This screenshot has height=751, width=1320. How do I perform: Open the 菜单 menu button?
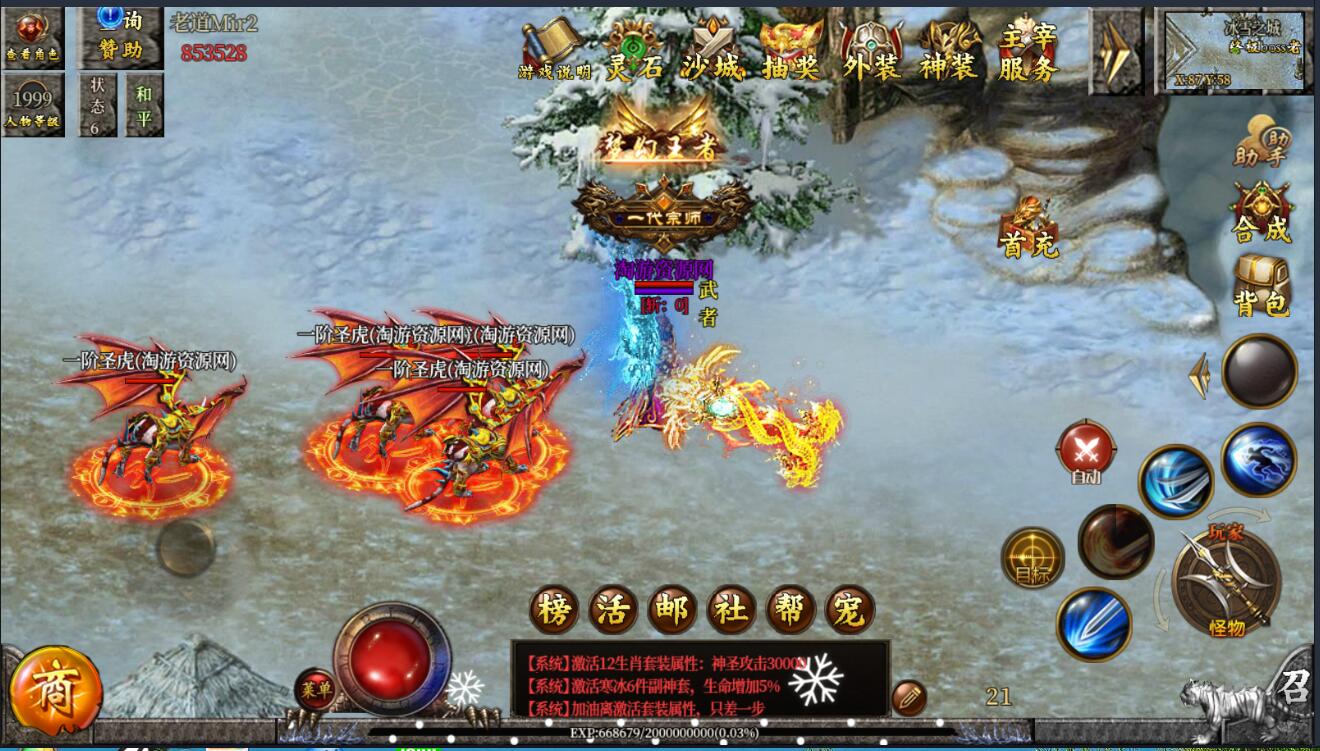pyautogui.click(x=315, y=689)
